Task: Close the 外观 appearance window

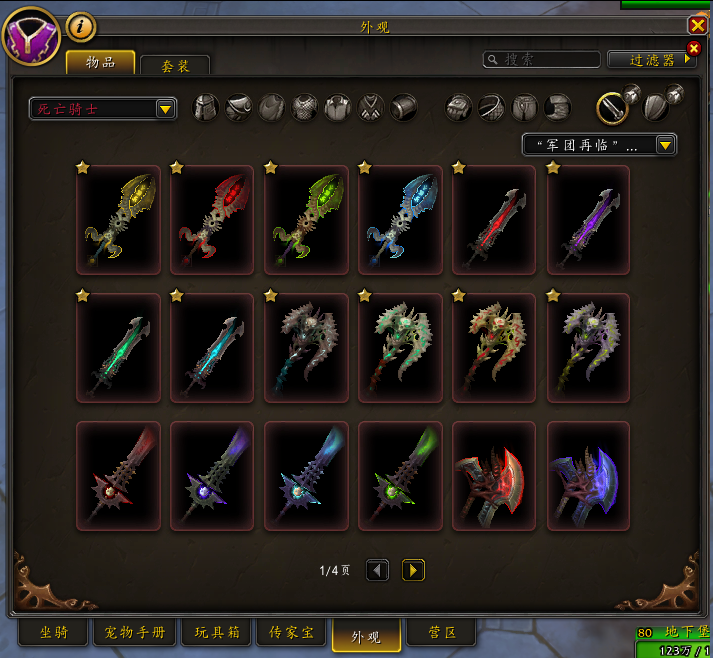Action: coord(697,26)
